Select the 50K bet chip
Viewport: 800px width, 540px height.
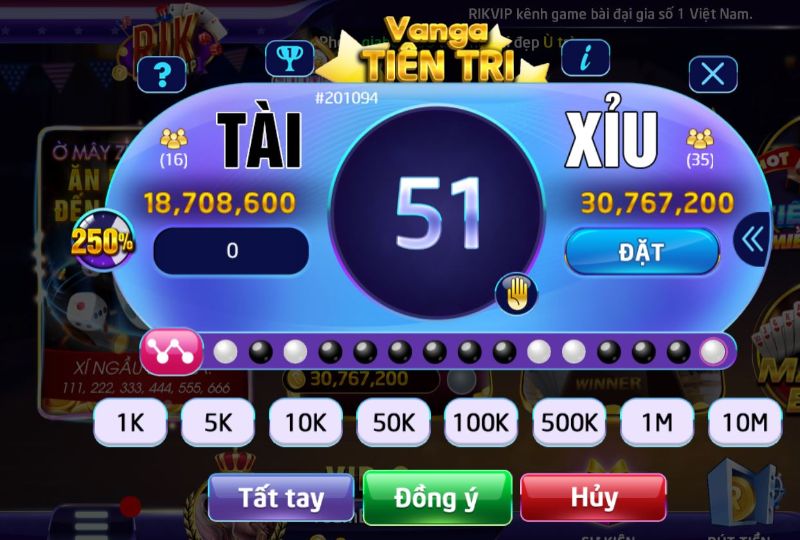pos(393,423)
